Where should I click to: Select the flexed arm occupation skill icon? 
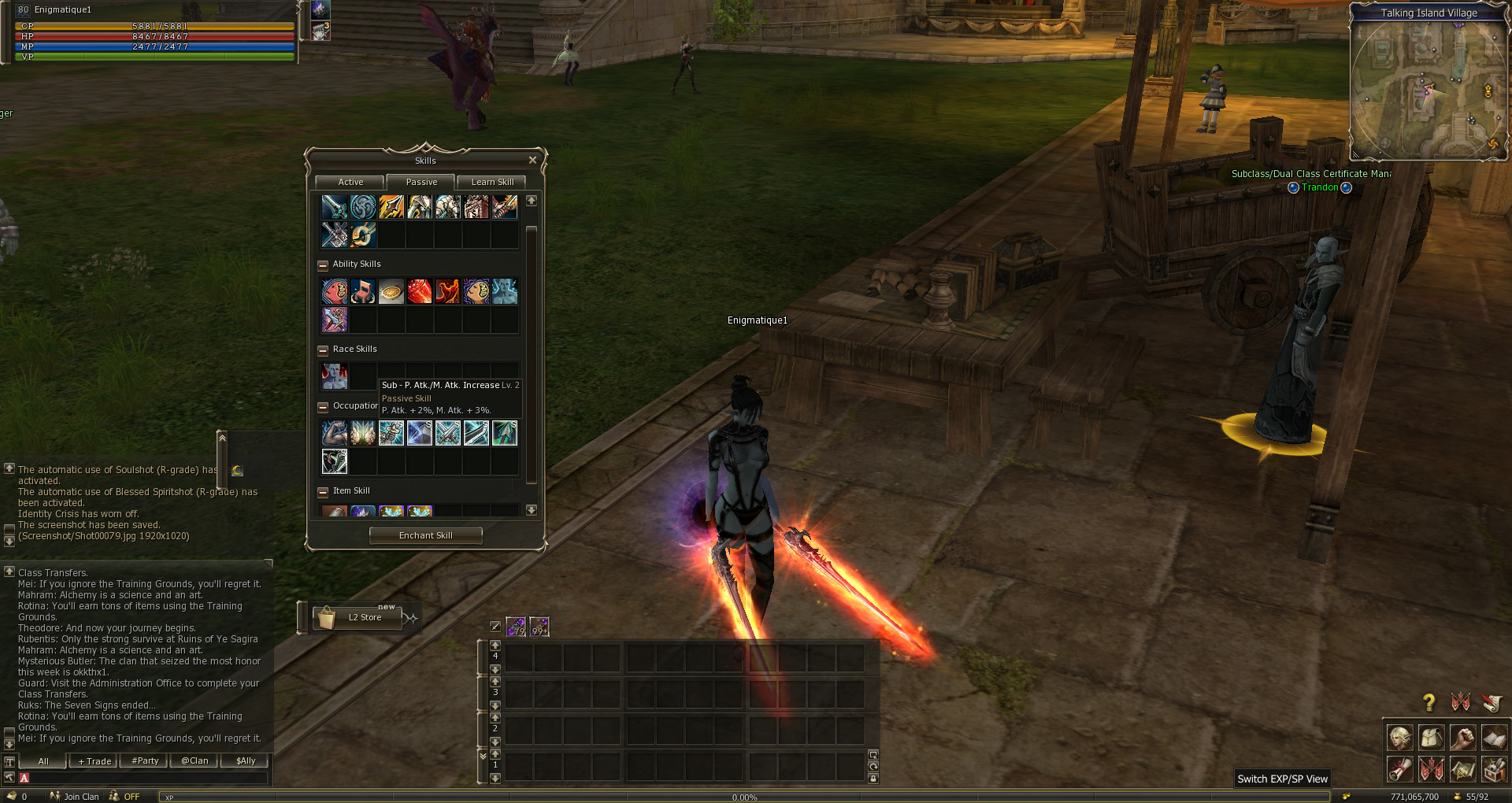coord(335,433)
